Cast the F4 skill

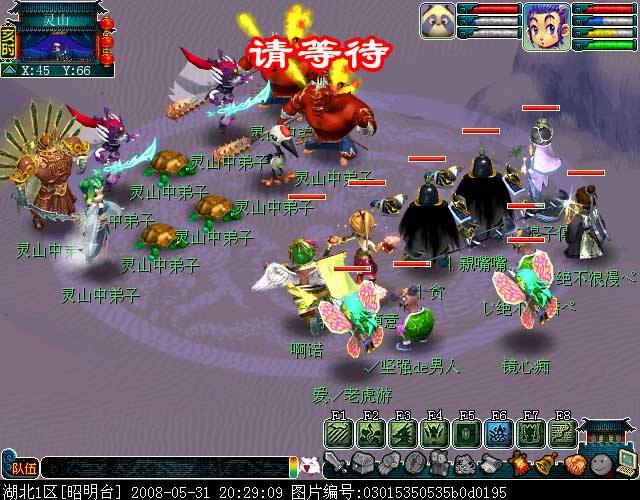[x=434, y=433]
